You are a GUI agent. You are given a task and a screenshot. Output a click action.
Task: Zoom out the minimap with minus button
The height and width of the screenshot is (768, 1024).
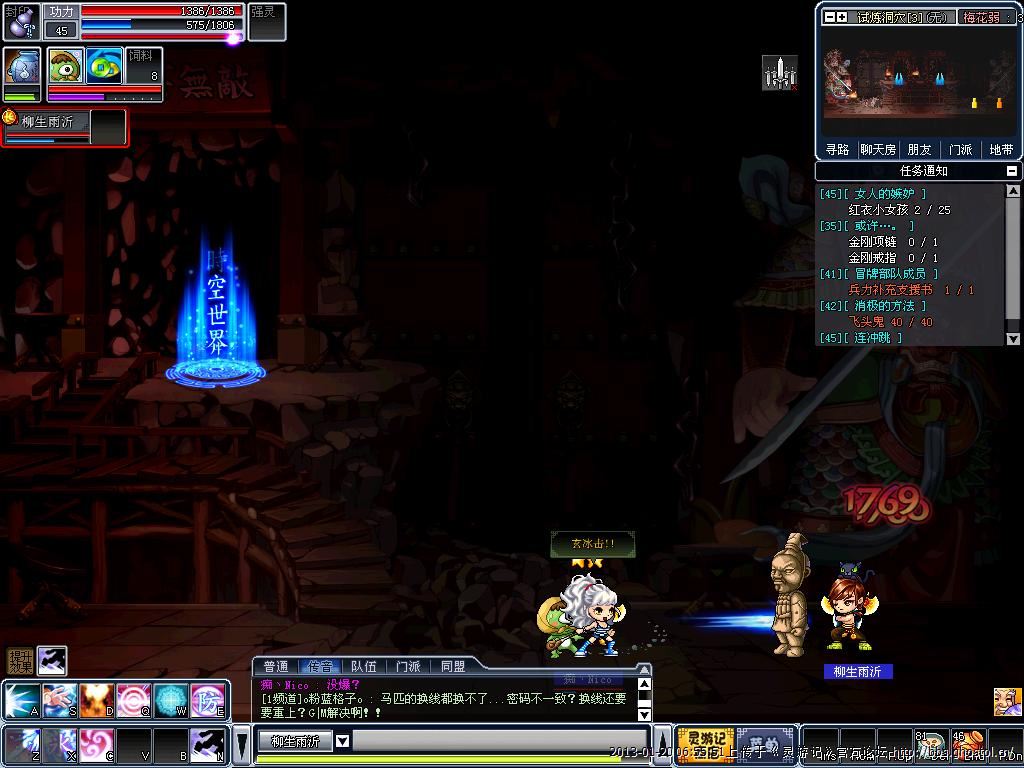(829, 17)
